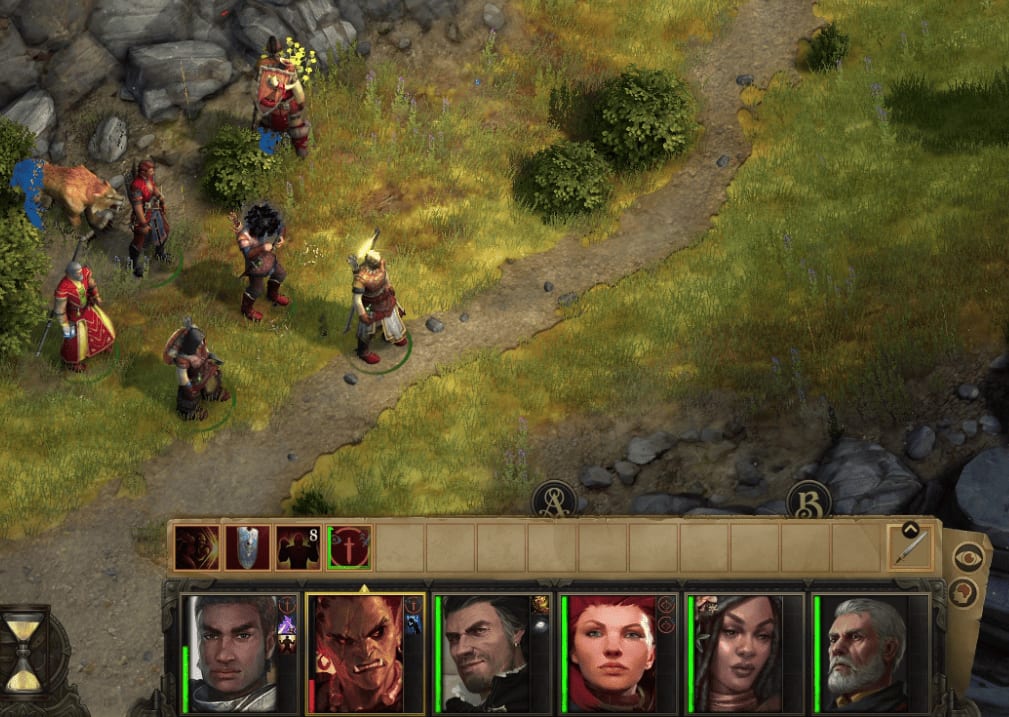The width and height of the screenshot is (1009, 717).
Task: Toggle the eye icon button
Action: click(x=967, y=557)
